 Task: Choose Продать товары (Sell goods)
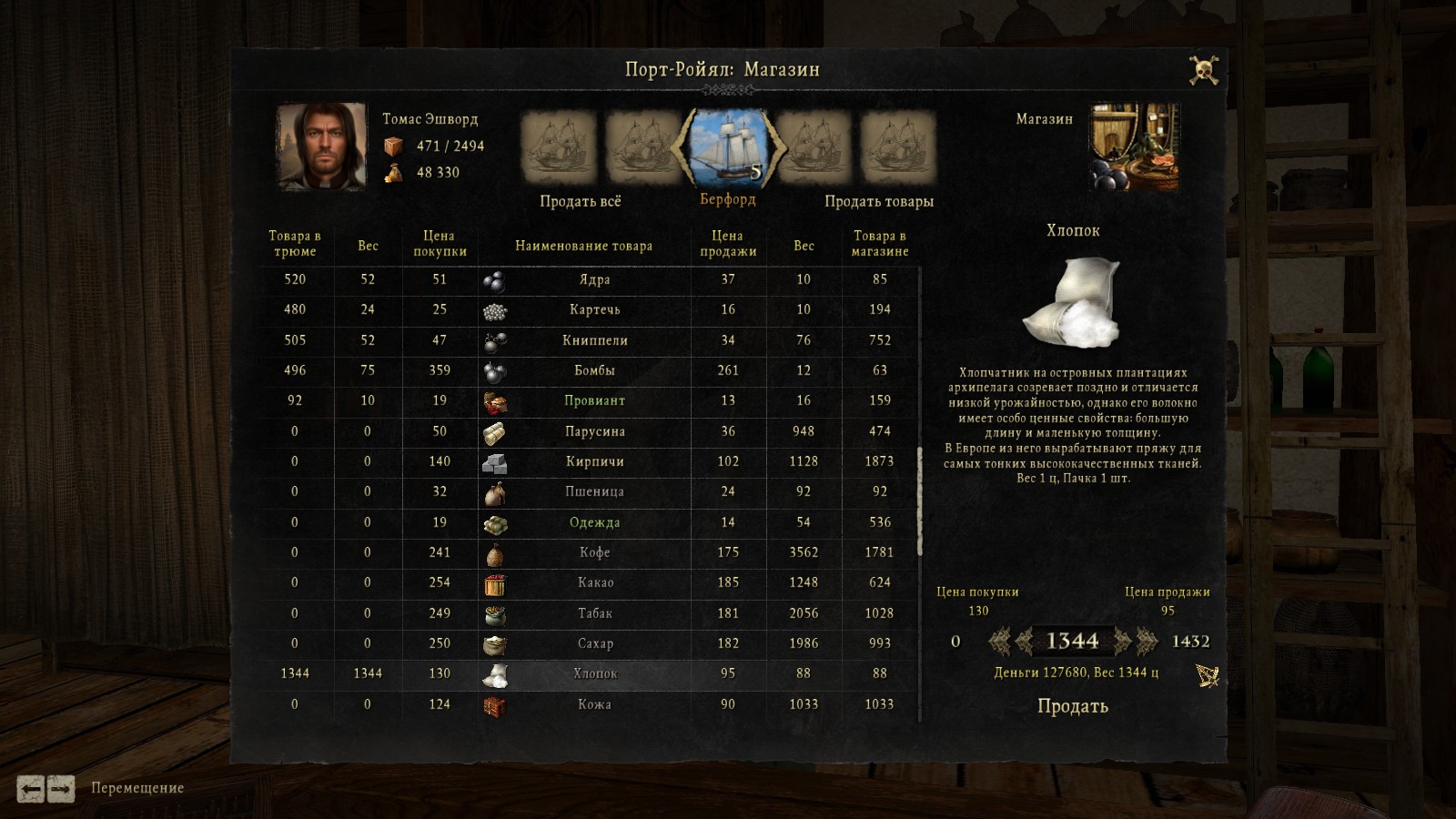click(878, 201)
